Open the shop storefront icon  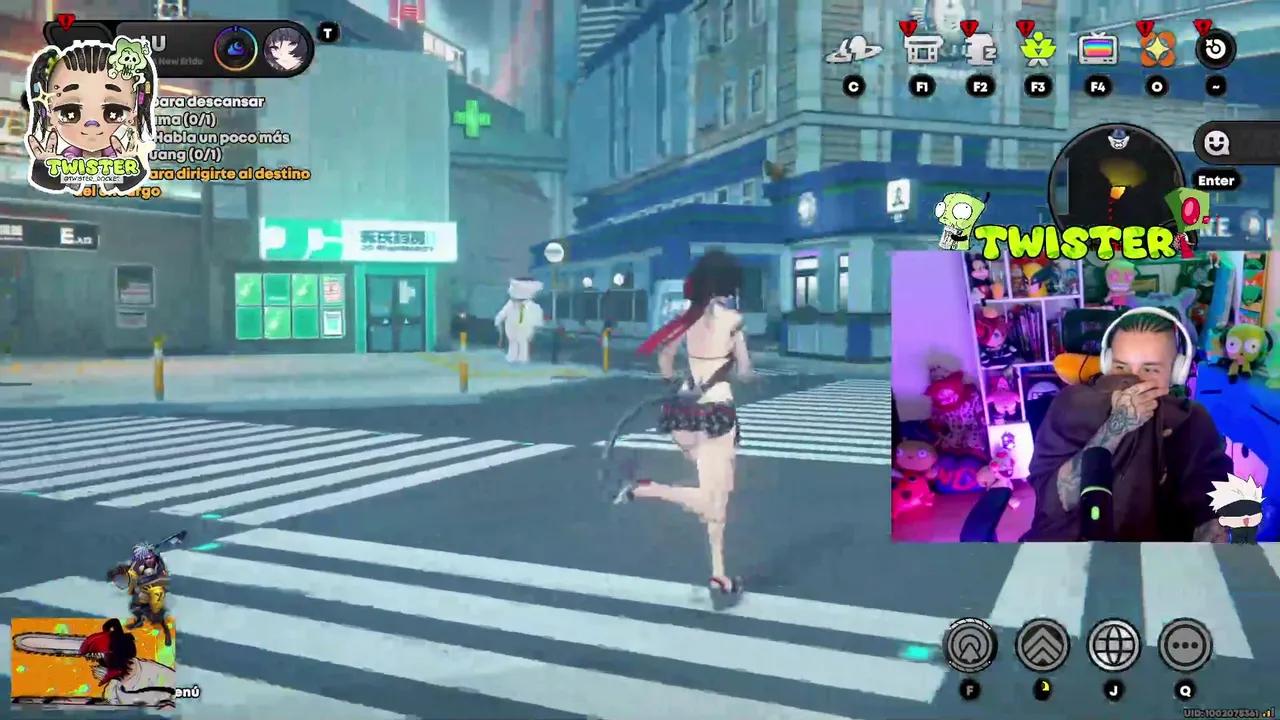point(922,49)
